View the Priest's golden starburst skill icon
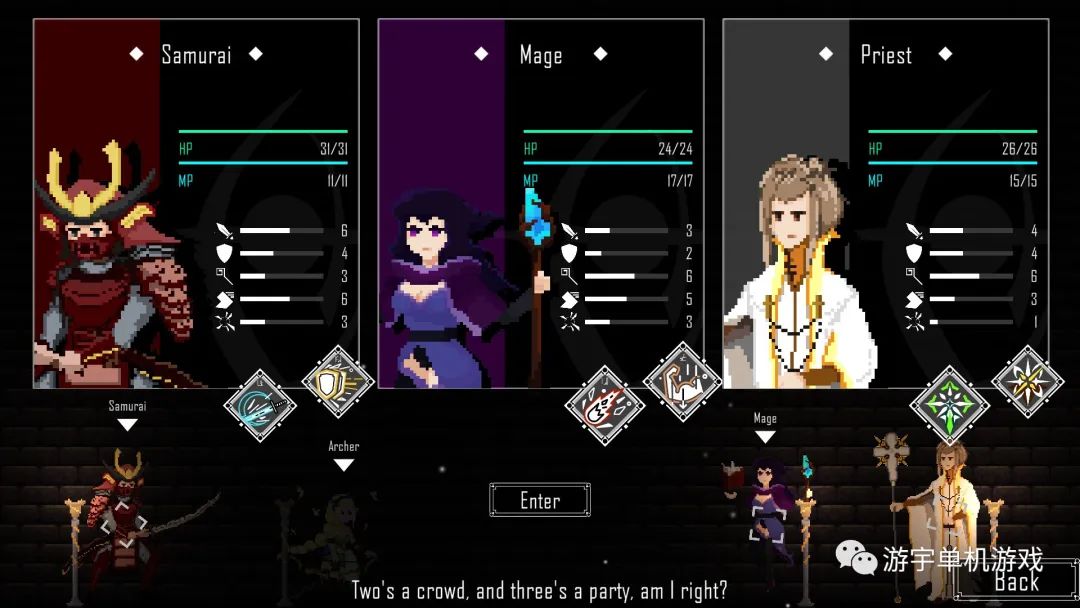Screen dimensions: 1080x608 [1027, 381]
